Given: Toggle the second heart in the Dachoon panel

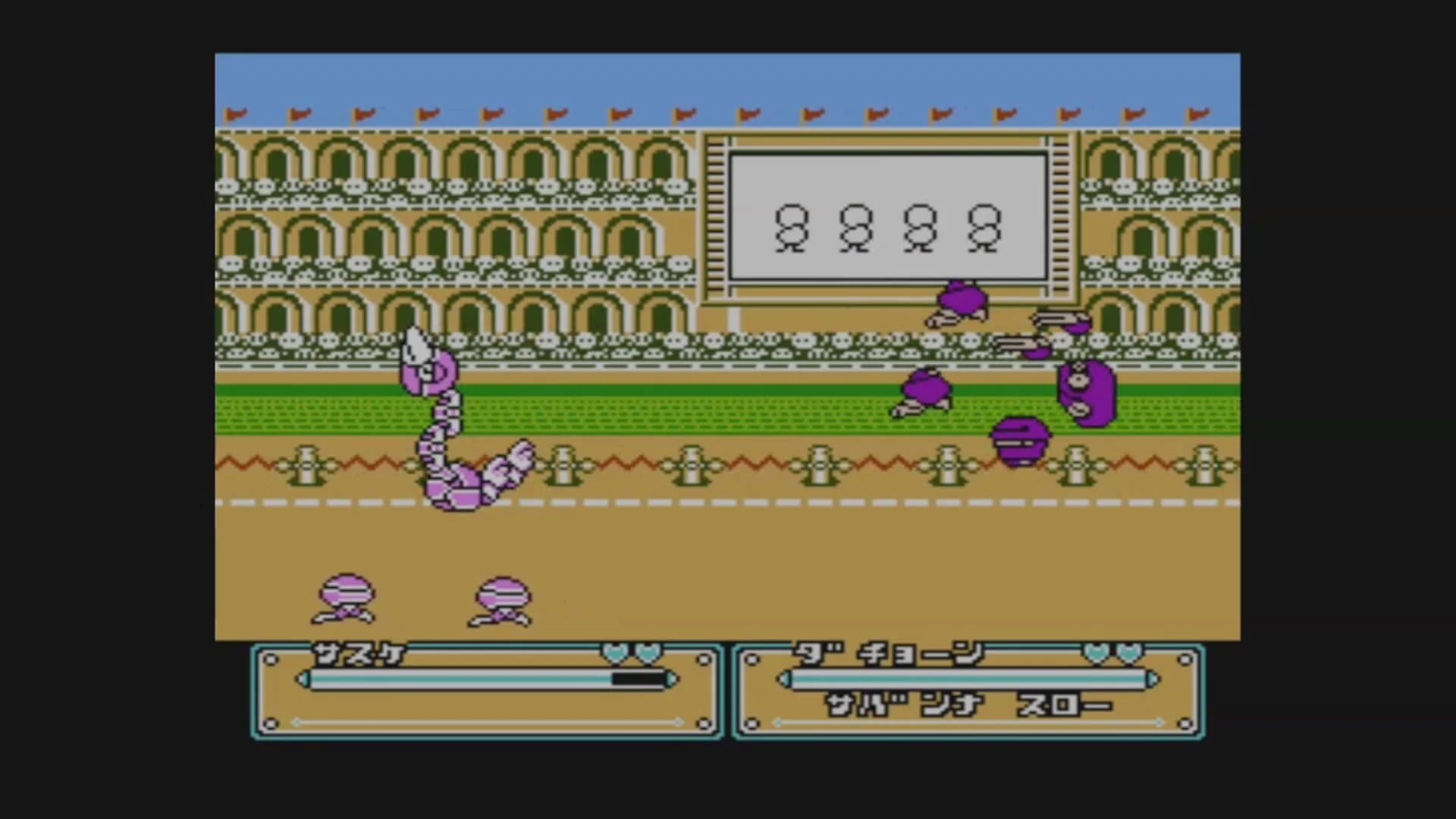Looking at the screenshot, I should 1130,654.
